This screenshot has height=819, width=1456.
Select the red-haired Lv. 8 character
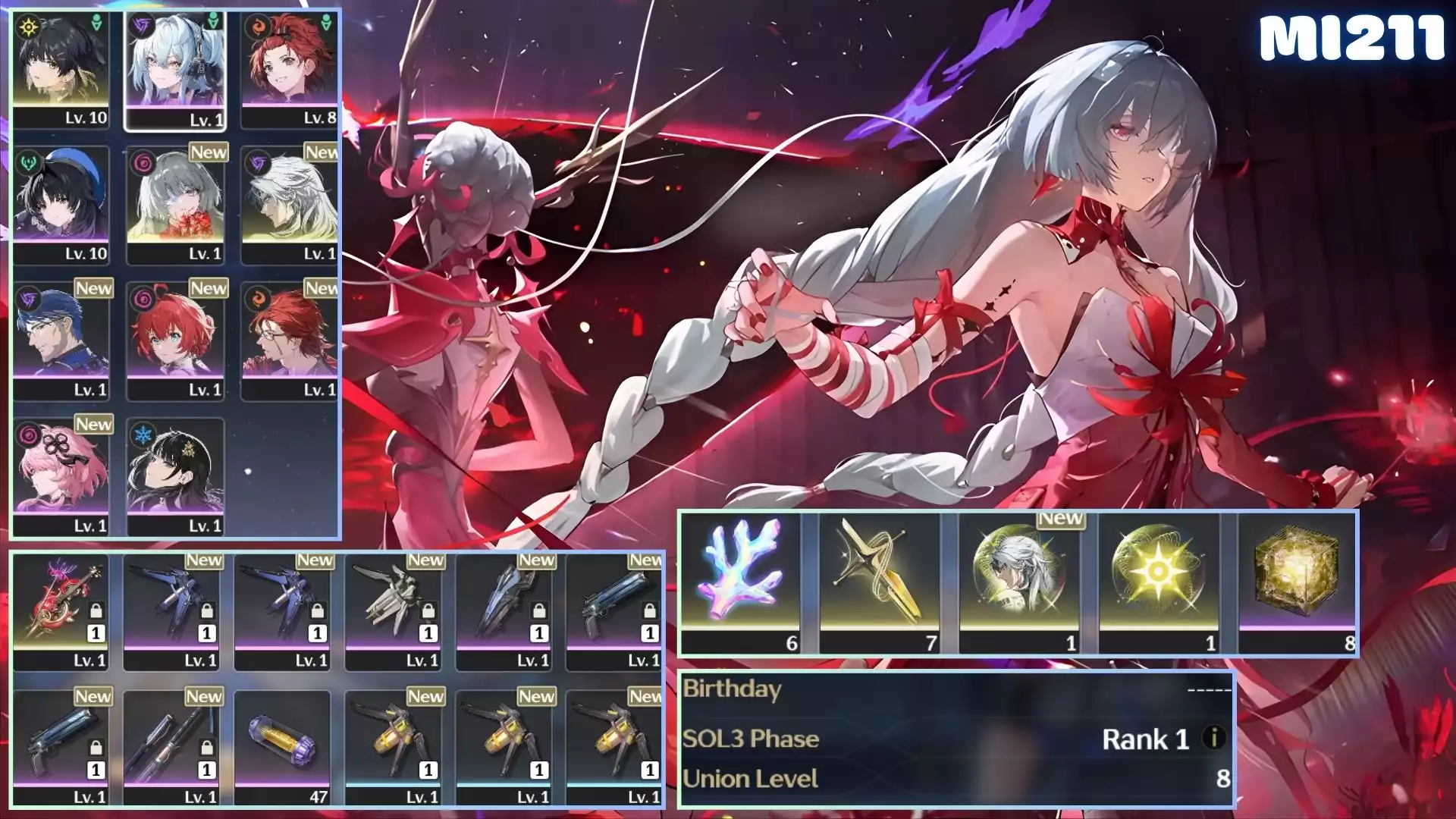(289, 68)
